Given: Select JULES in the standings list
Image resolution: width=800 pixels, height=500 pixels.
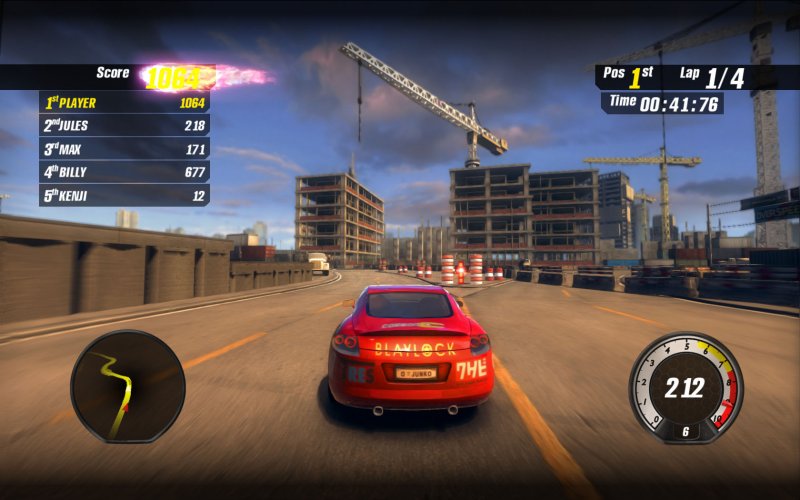Looking at the screenshot, I should [124, 125].
